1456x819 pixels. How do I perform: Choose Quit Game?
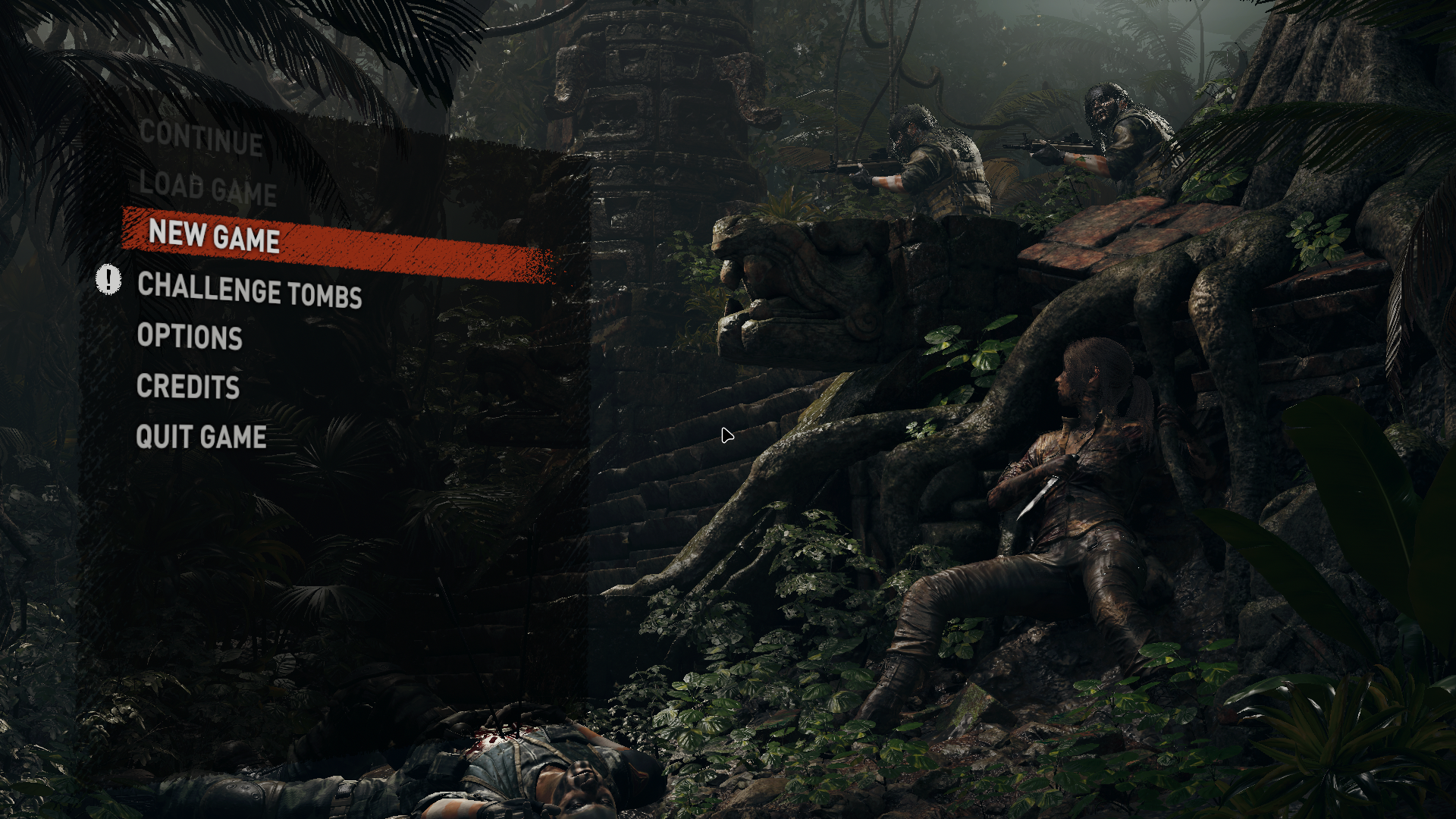tap(201, 437)
